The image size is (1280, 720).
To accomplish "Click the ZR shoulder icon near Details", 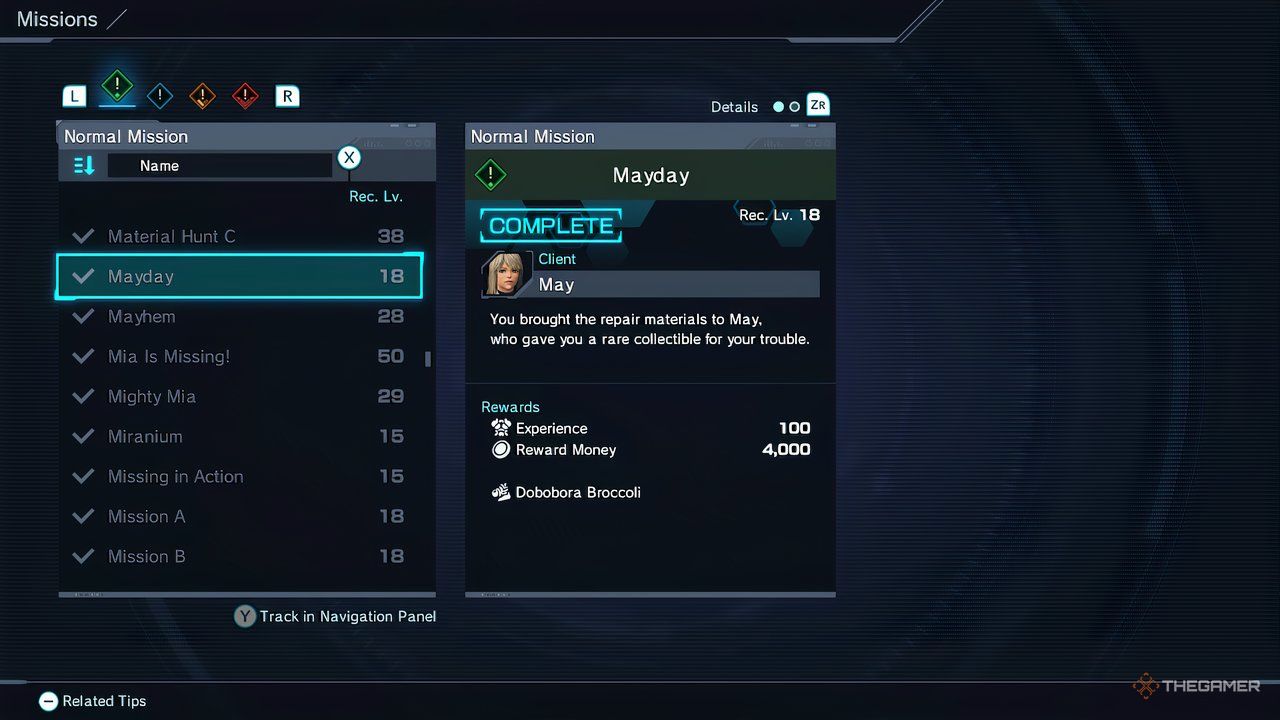I will [x=817, y=105].
